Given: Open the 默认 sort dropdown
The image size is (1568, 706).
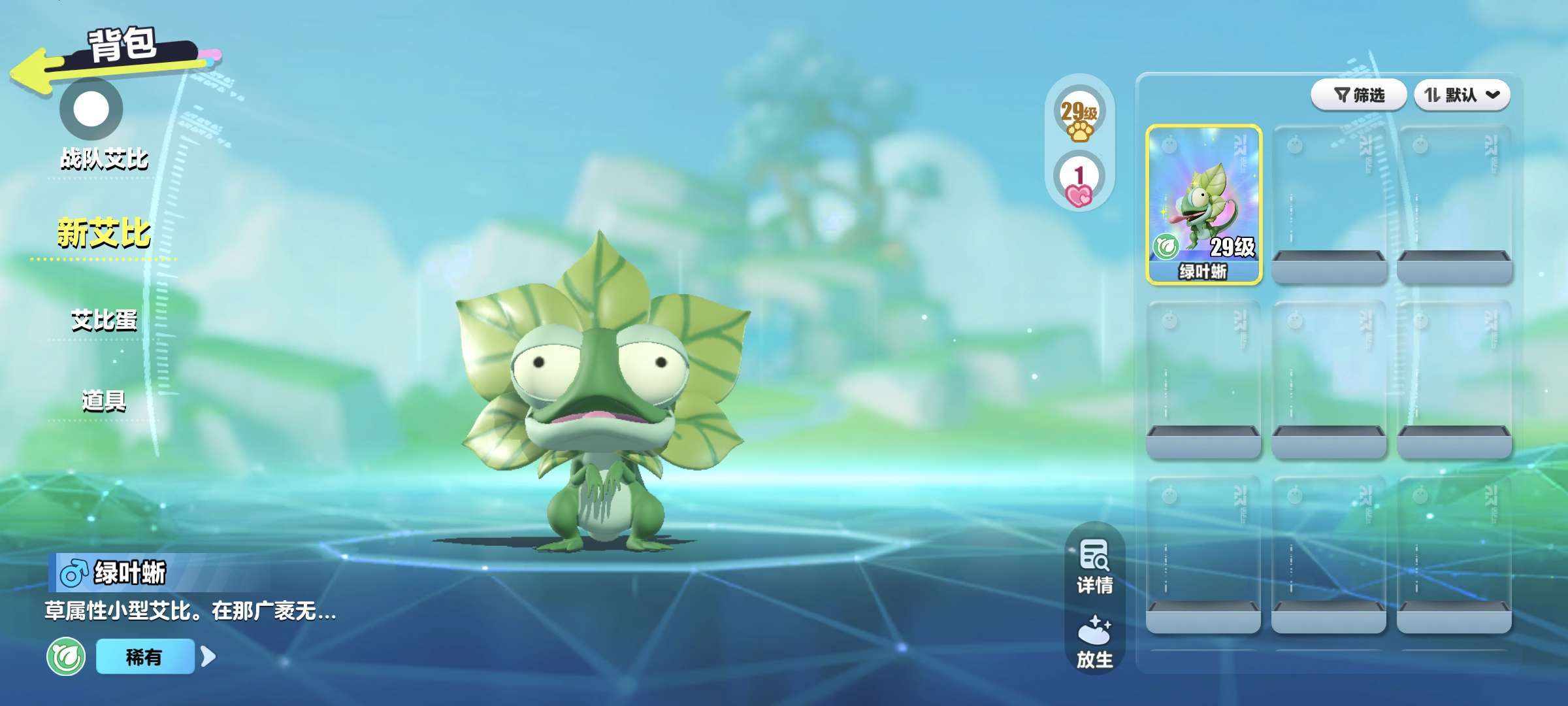Looking at the screenshot, I should point(1462,95).
